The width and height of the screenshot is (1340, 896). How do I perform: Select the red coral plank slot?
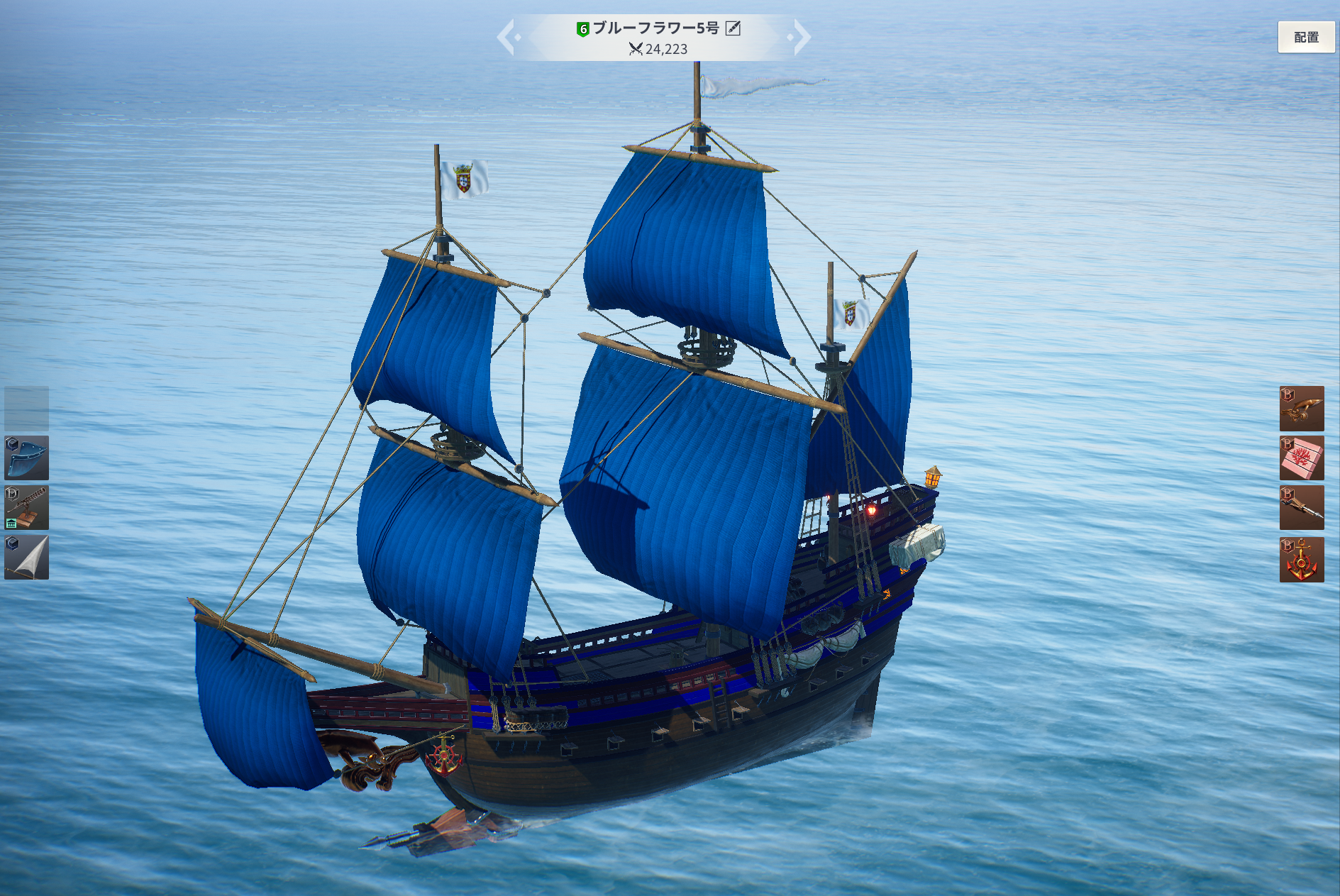(x=1301, y=458)
